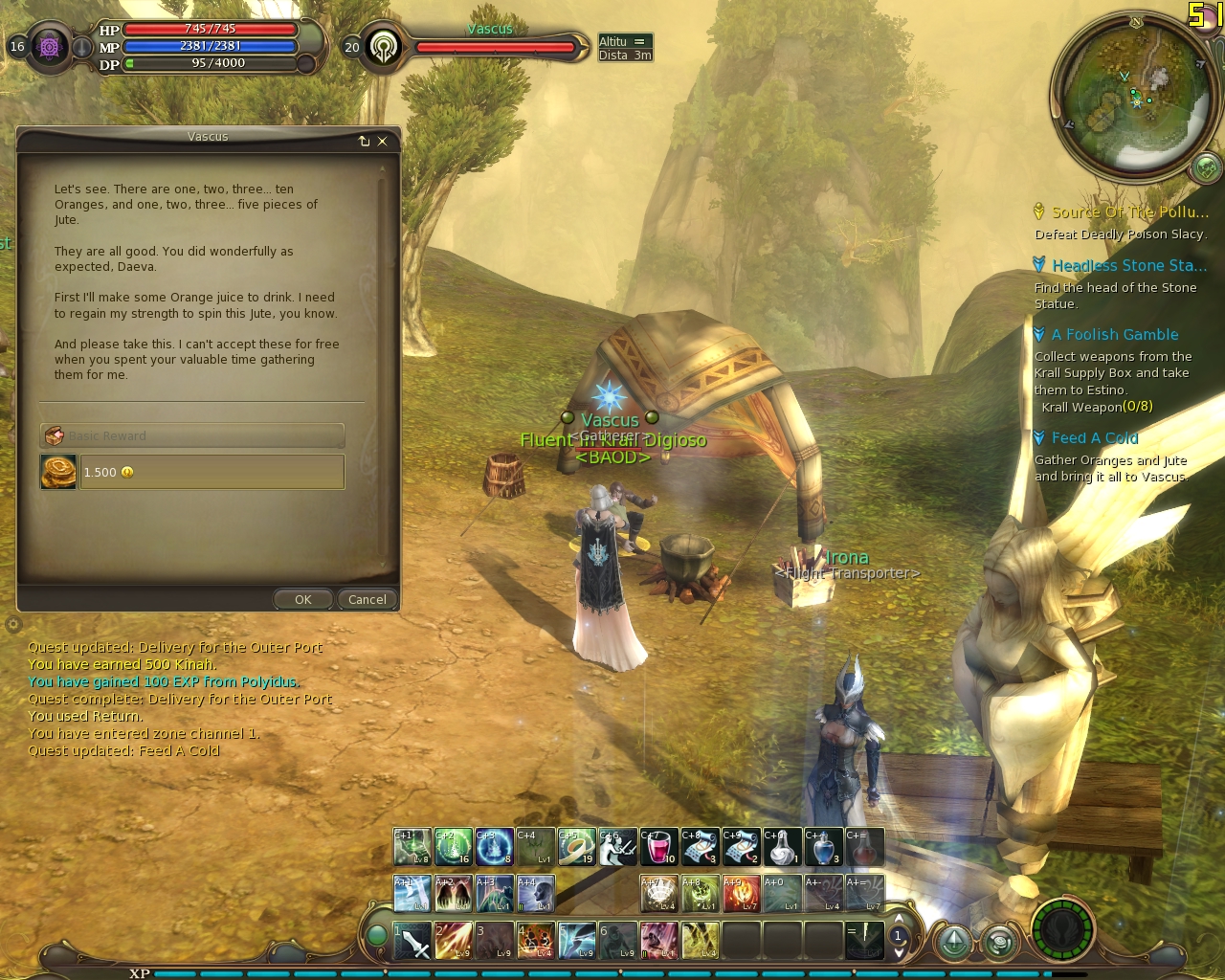The width and height of the screenshot is (1225, 980).
Task: Open the A Foolish Gamble quest entry
Action: tap(1114, 335)
